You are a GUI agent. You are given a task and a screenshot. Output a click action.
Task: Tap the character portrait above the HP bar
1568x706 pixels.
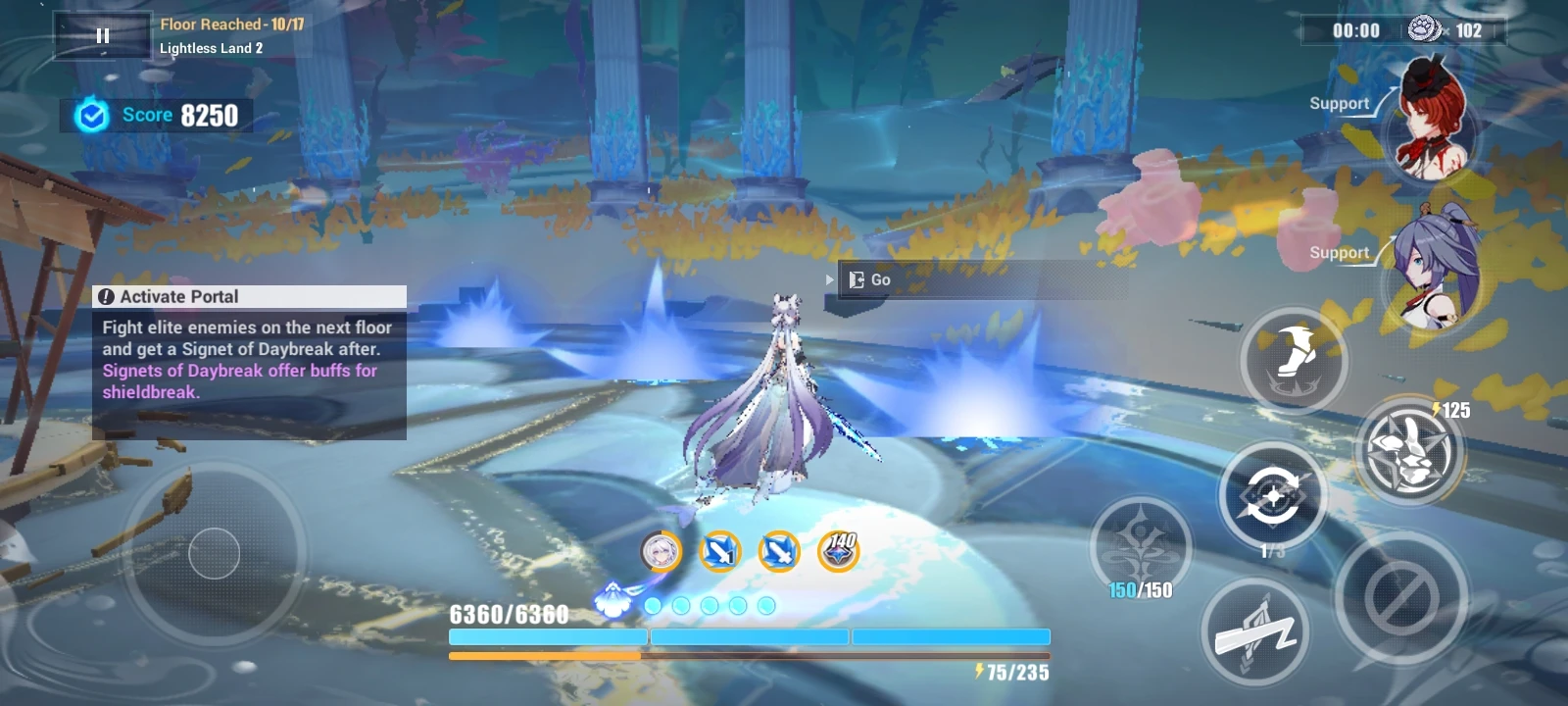[661, 552]
